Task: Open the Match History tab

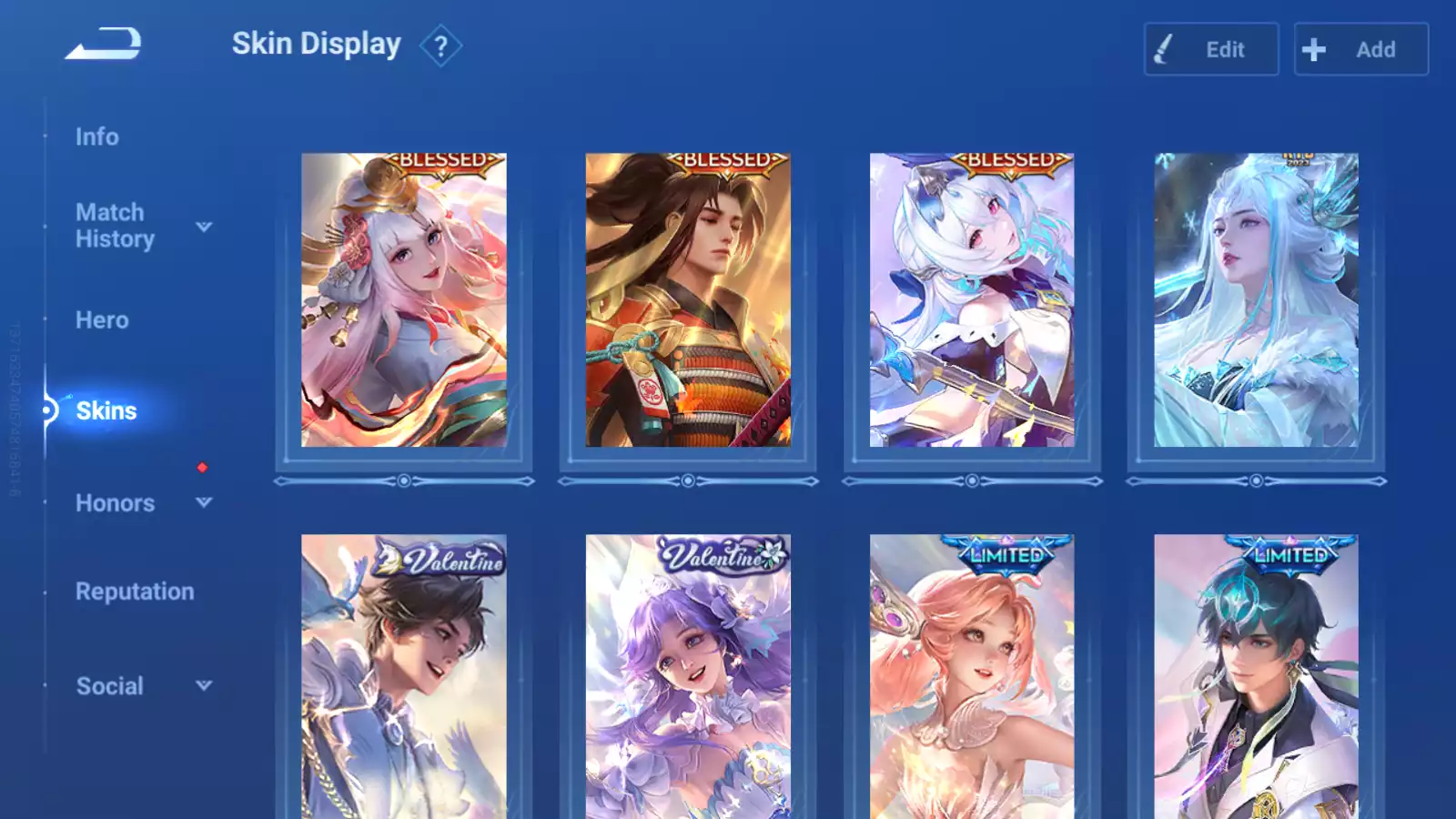Action: (115, 226)
